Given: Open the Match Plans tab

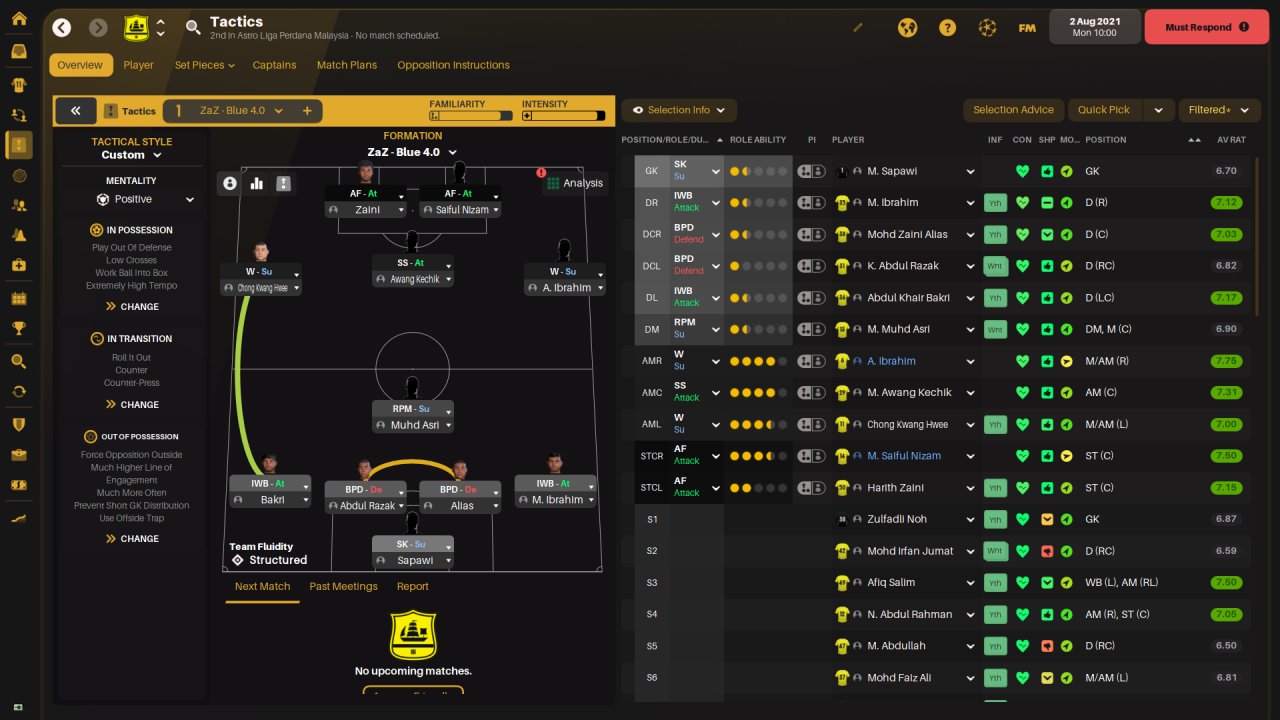Looking at the screenshot, I should 347,65.
